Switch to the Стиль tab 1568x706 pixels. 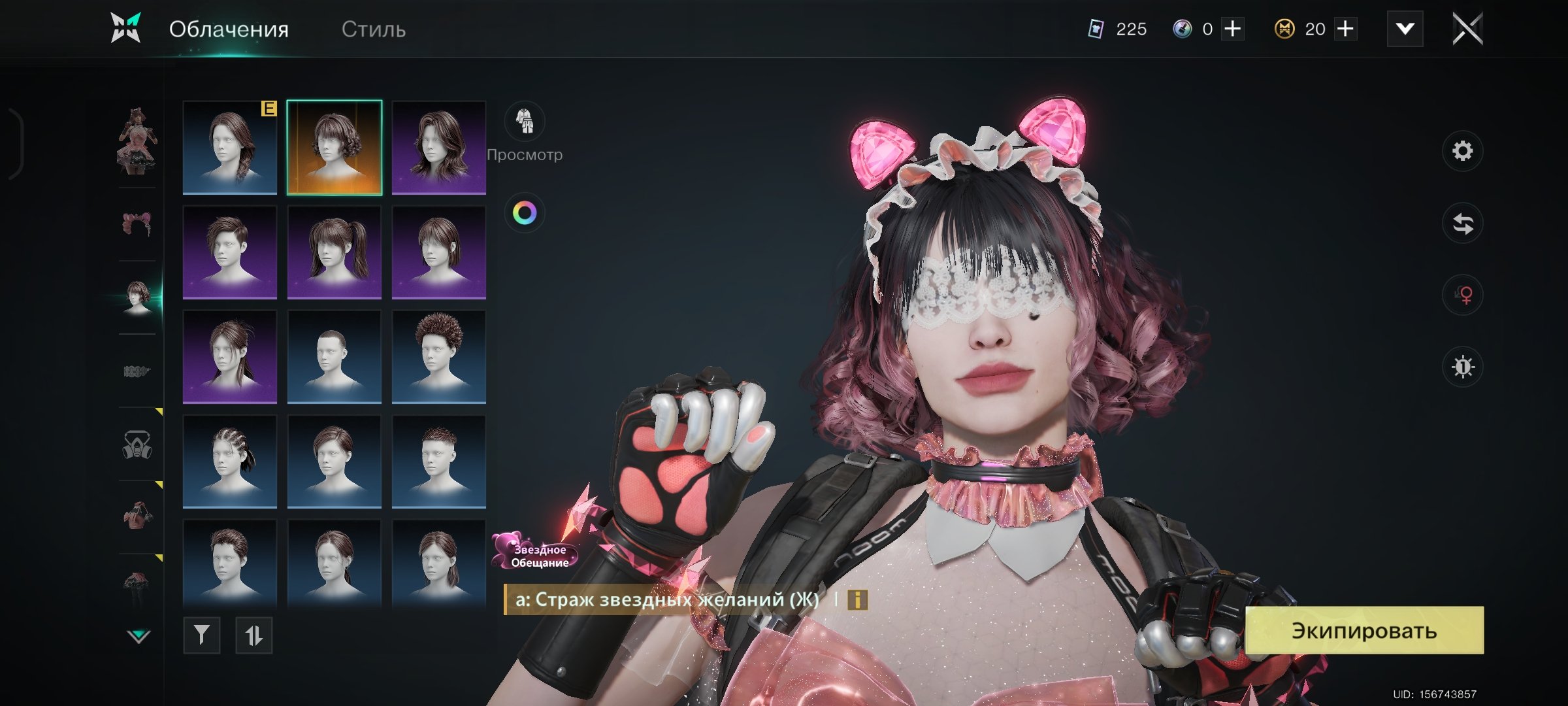pos(373,29)
